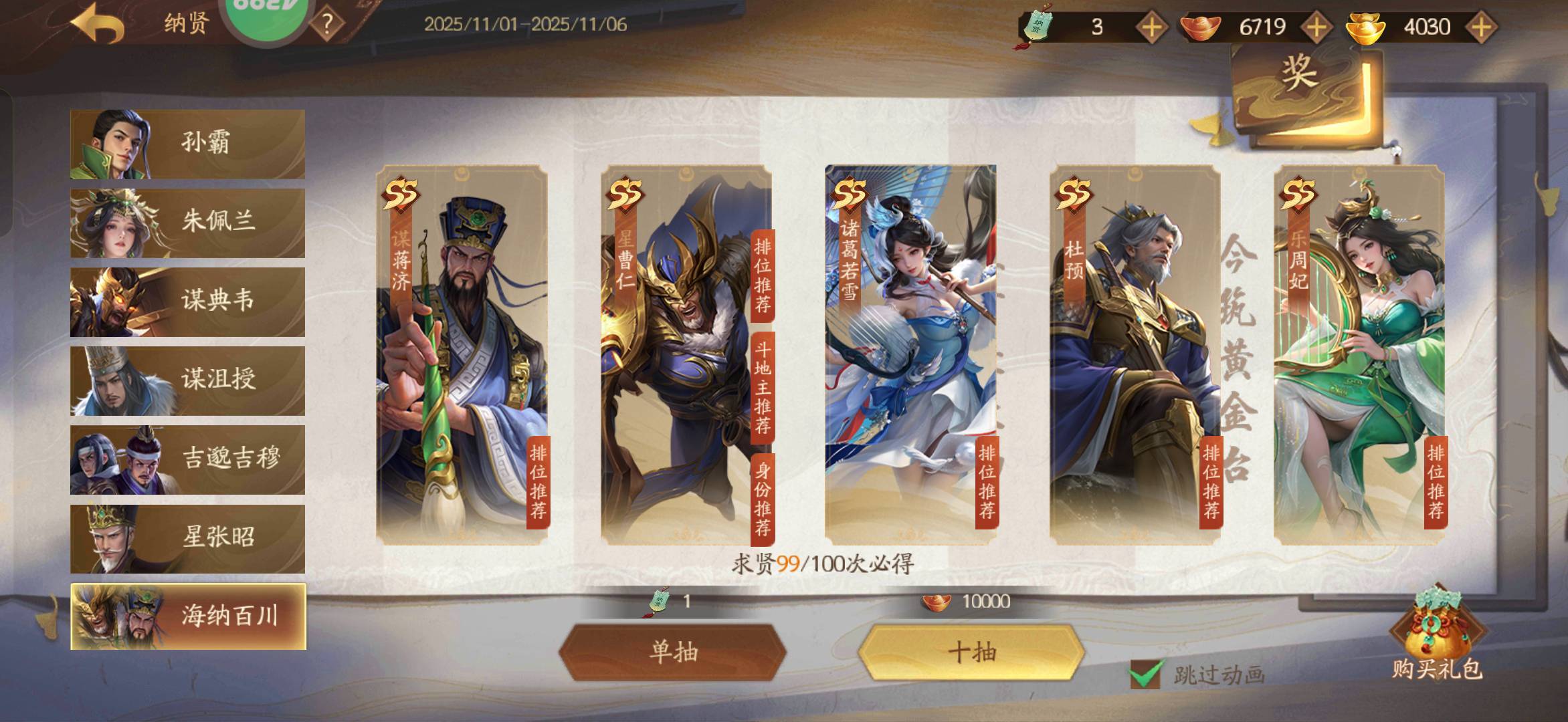The image size is (1568, 722).
Task: Inspect the 杜预 hero card
Action: tap(1135, 354)
